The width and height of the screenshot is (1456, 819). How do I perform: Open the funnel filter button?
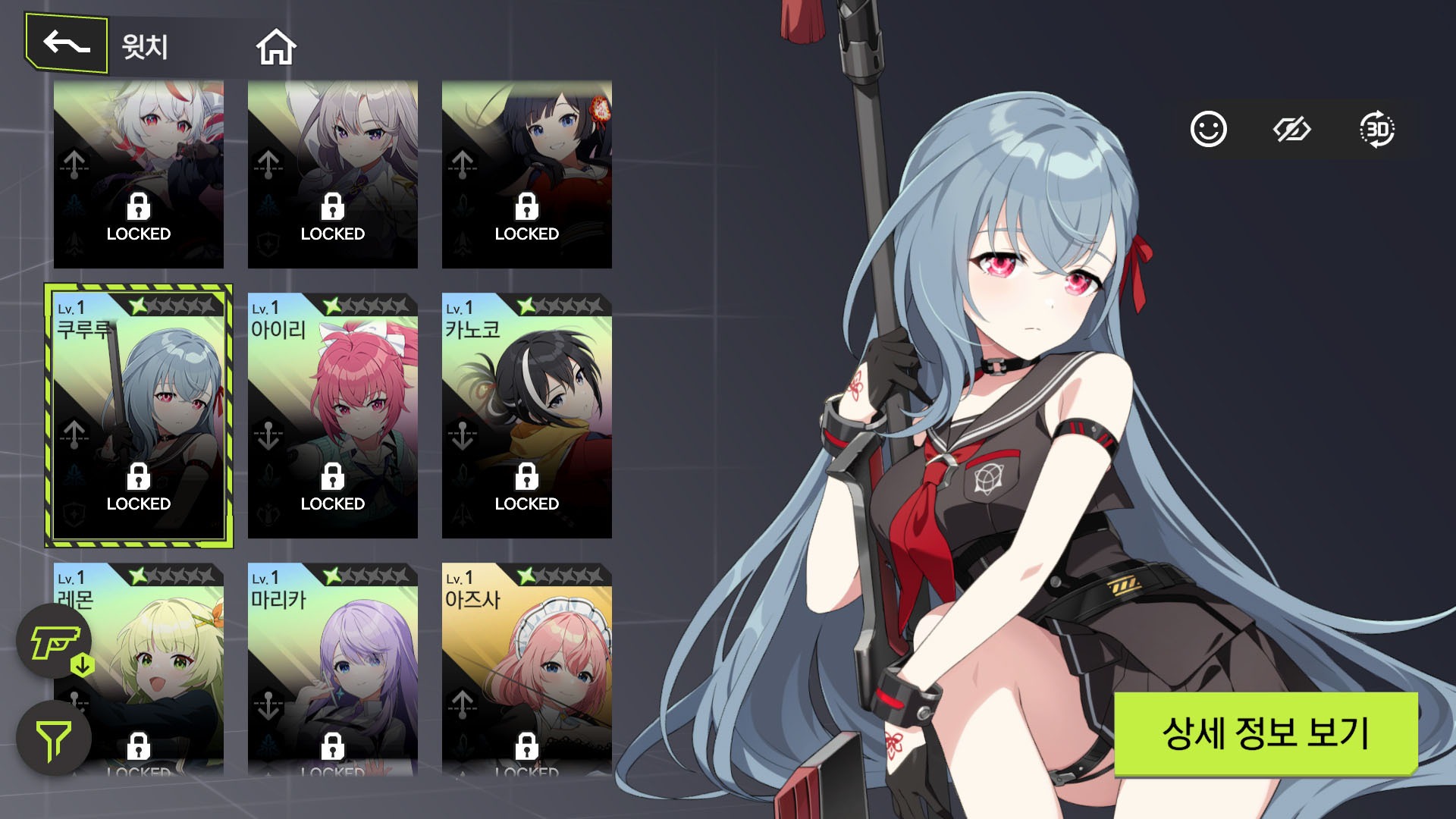54,739
